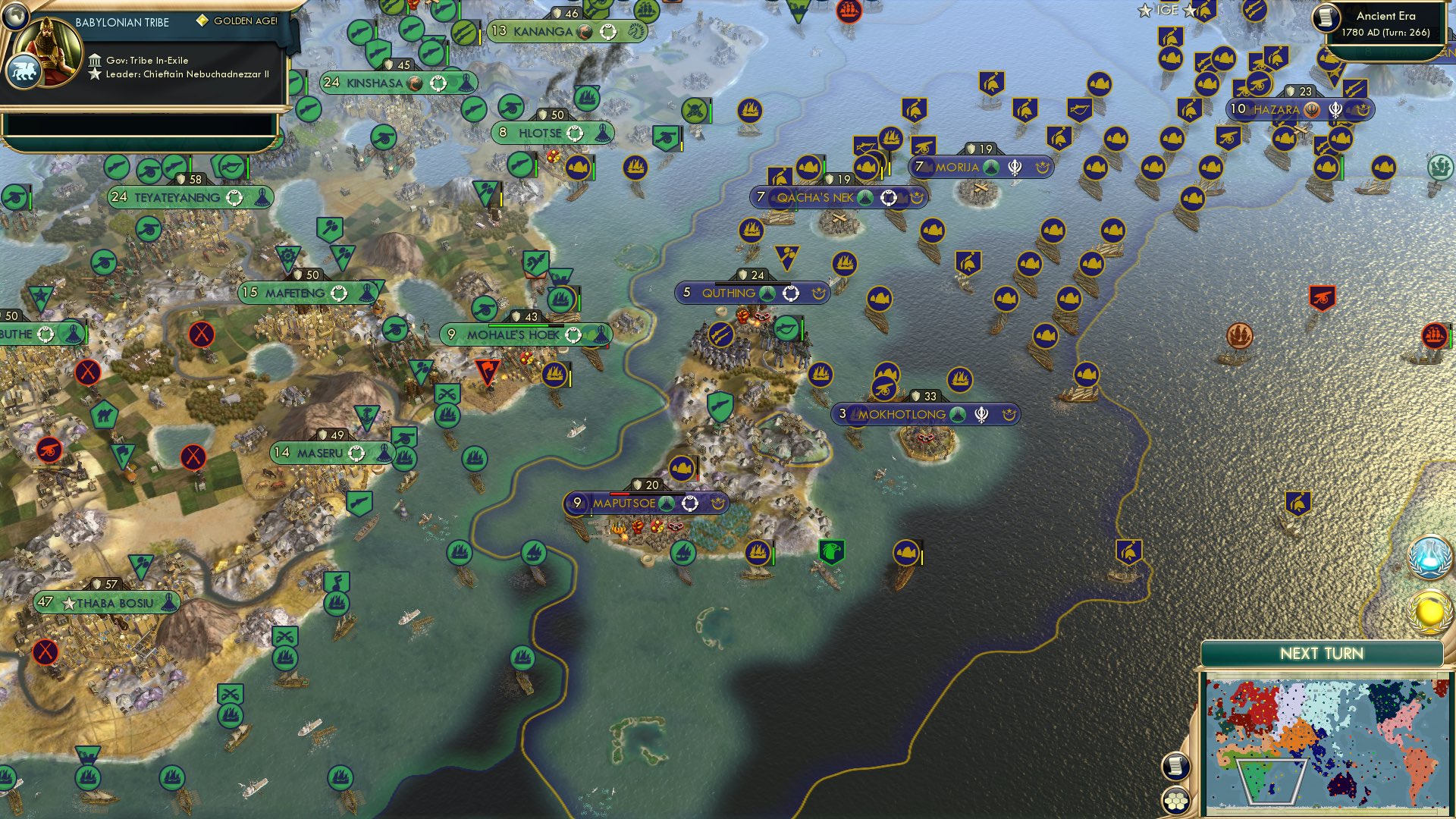Click the capital star icon on Thaba Bosiu's banner
The image size is (1456, 819).
point(70,601)
